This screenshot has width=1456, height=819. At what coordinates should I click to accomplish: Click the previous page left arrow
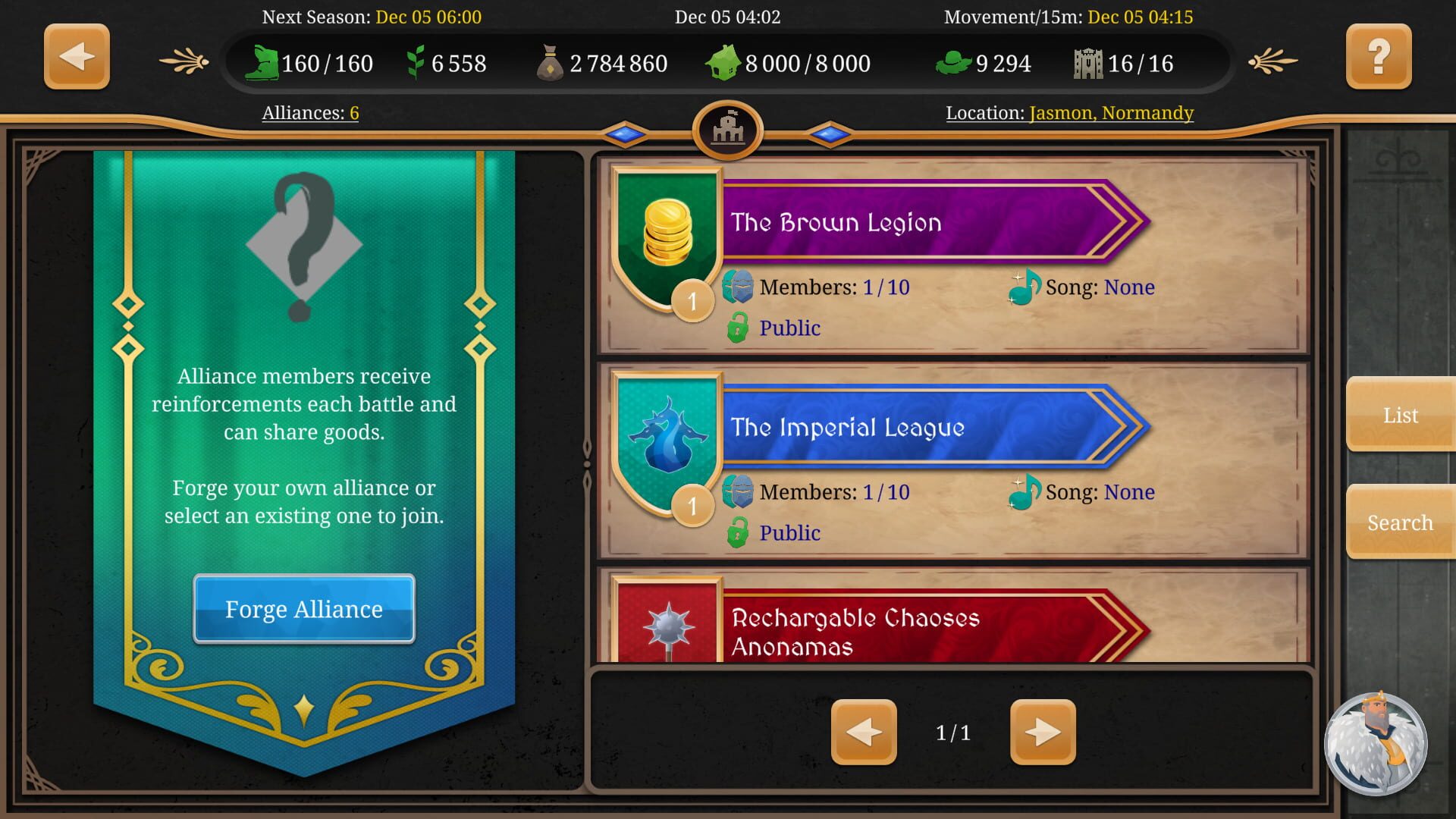tap(864, 731)
